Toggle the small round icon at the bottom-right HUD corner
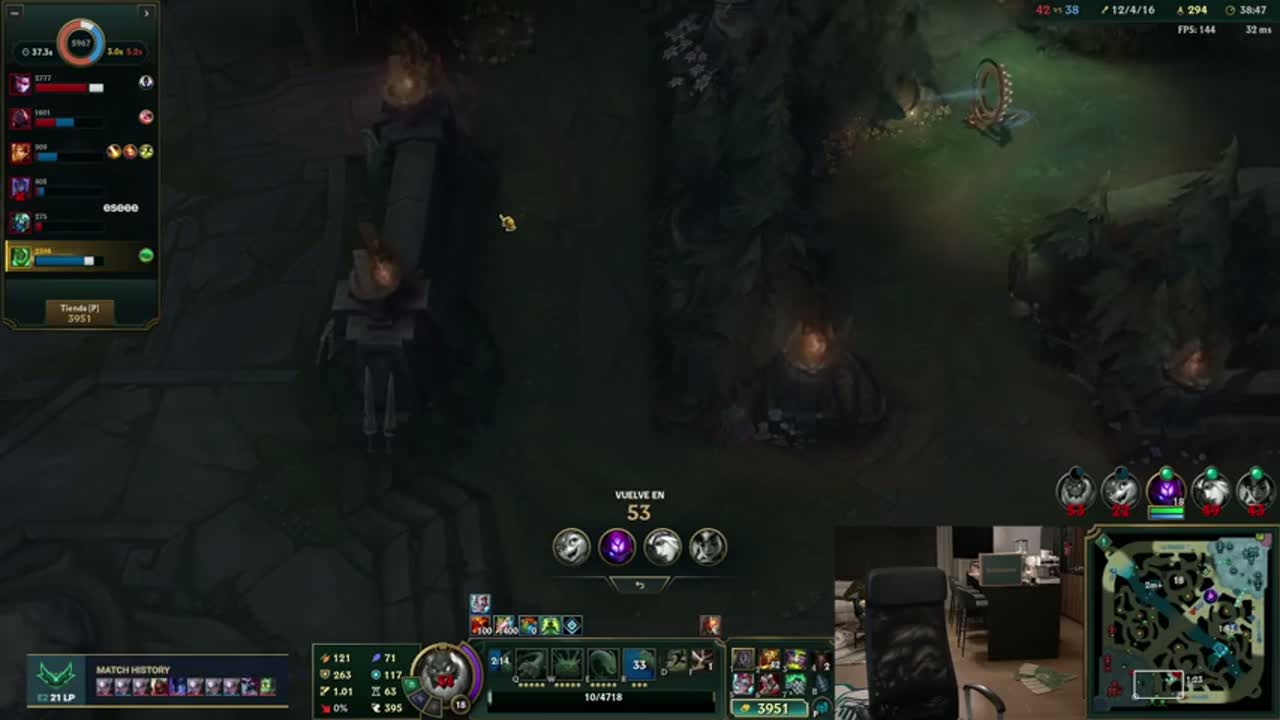 (820, 708)
